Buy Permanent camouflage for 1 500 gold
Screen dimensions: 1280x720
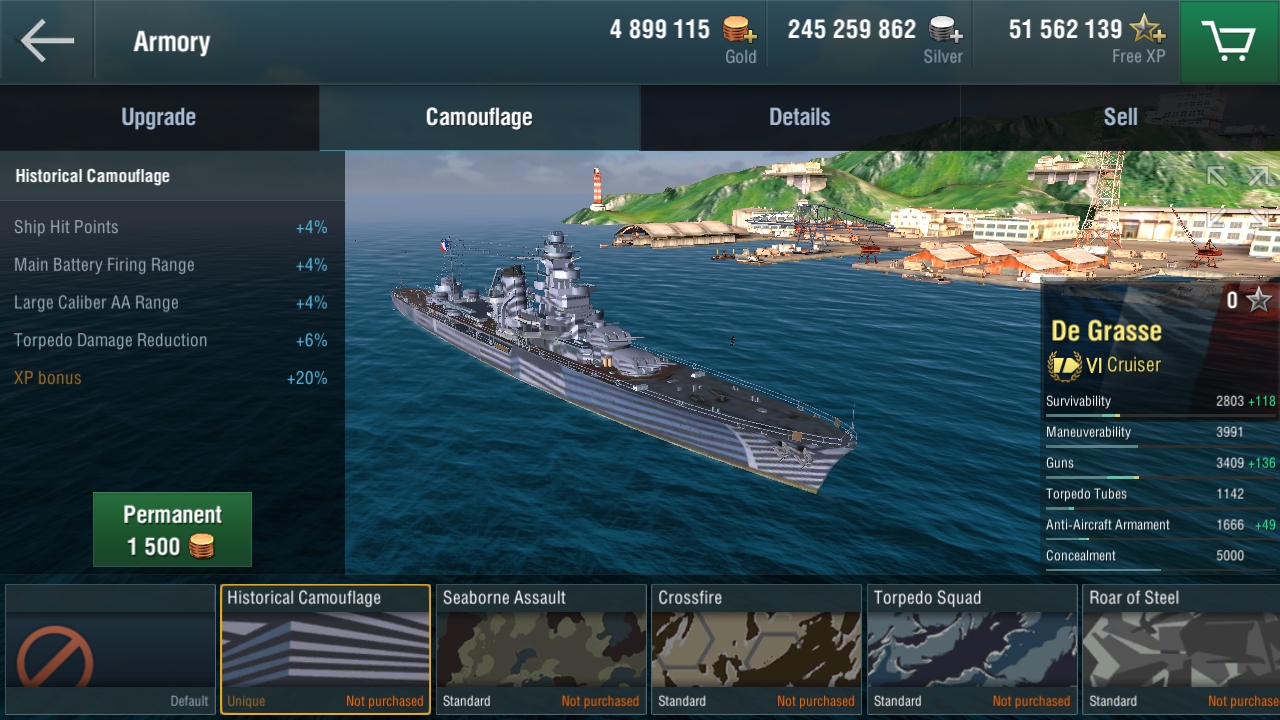tap(172, 530)
